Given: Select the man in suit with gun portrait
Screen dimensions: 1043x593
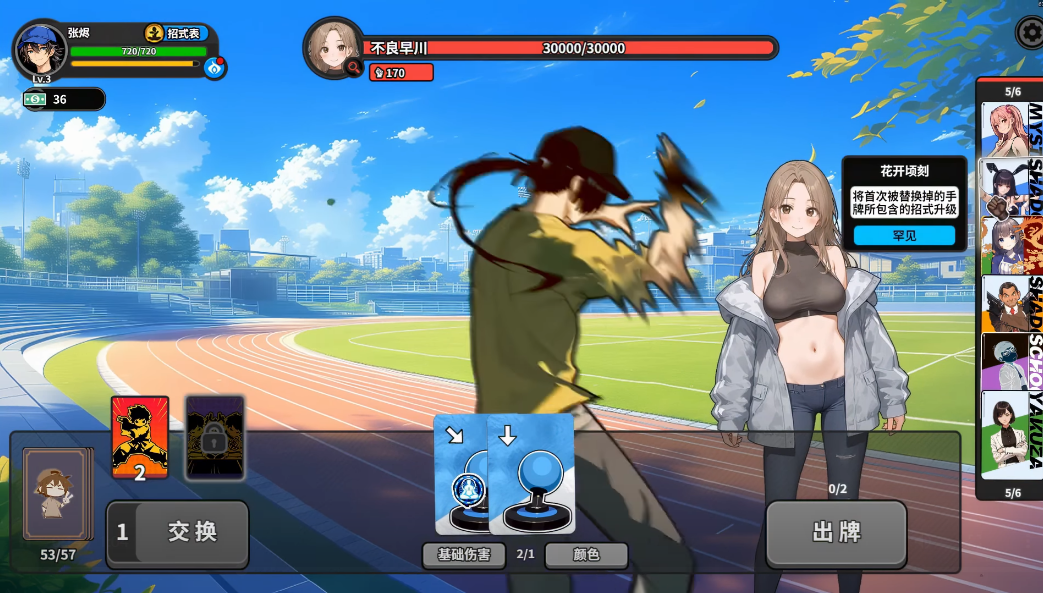Looking at the screenshot, I should (x=1005, y=302).
